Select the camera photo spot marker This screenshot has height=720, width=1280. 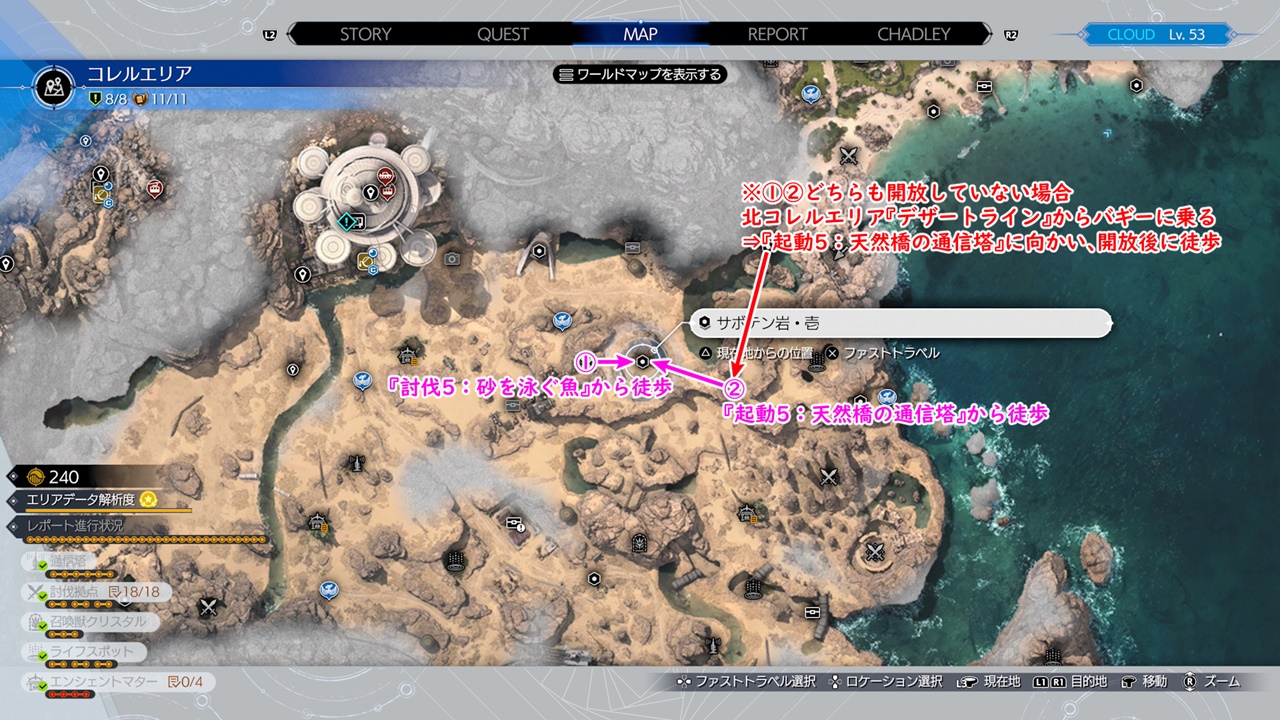click(x=452, y=259)
